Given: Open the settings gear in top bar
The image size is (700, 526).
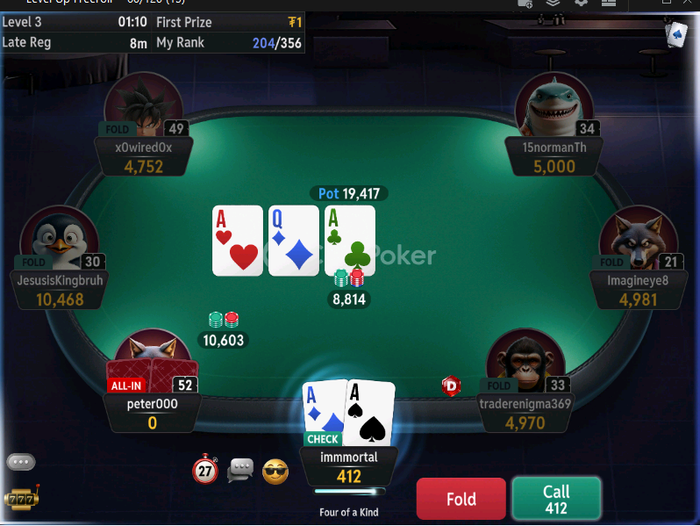Looking at the screenshot, I should click(x=580, y=3).
